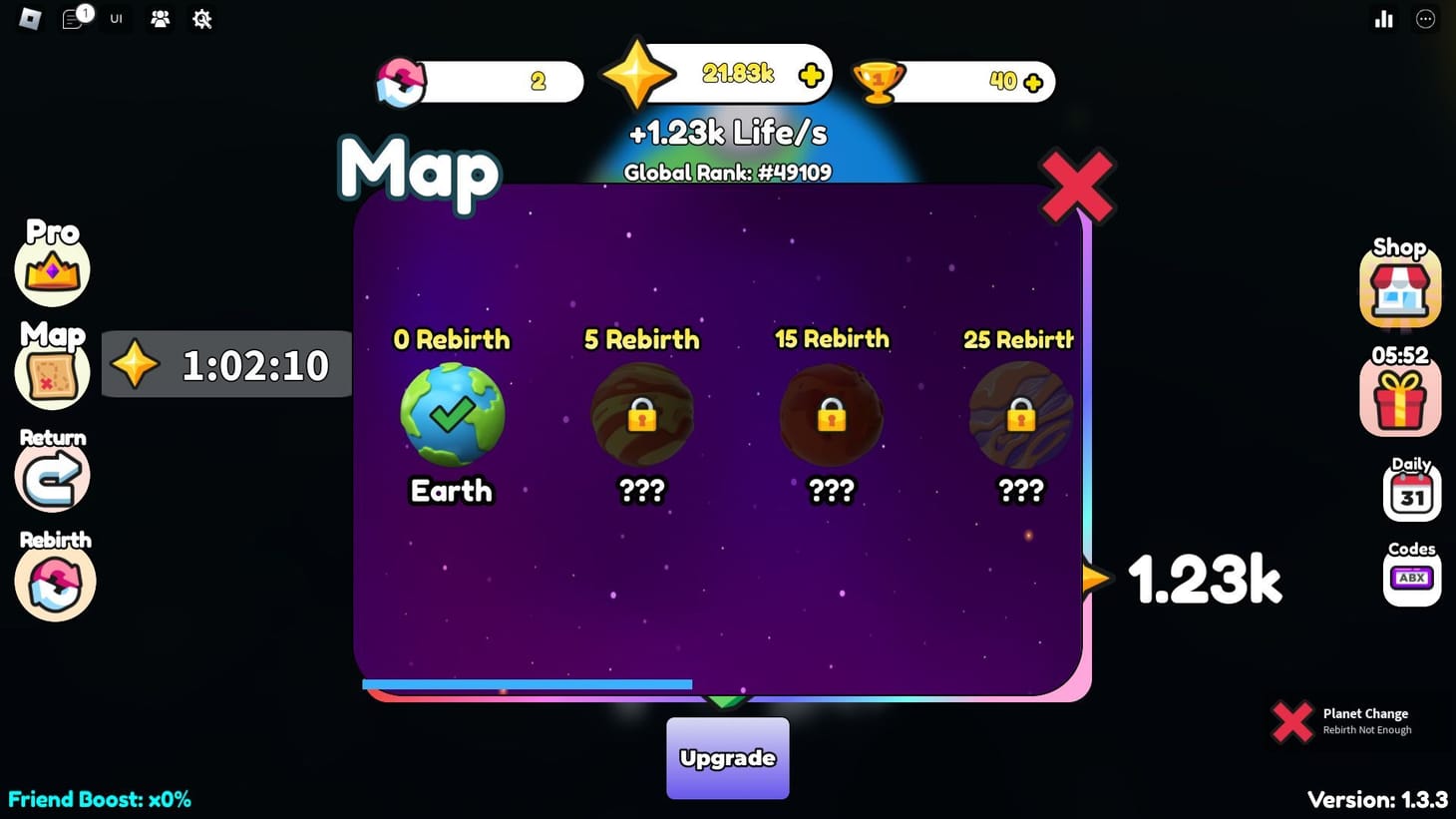Open the Codes panel
1456x819 pixels.
(x=1410, y=577)
